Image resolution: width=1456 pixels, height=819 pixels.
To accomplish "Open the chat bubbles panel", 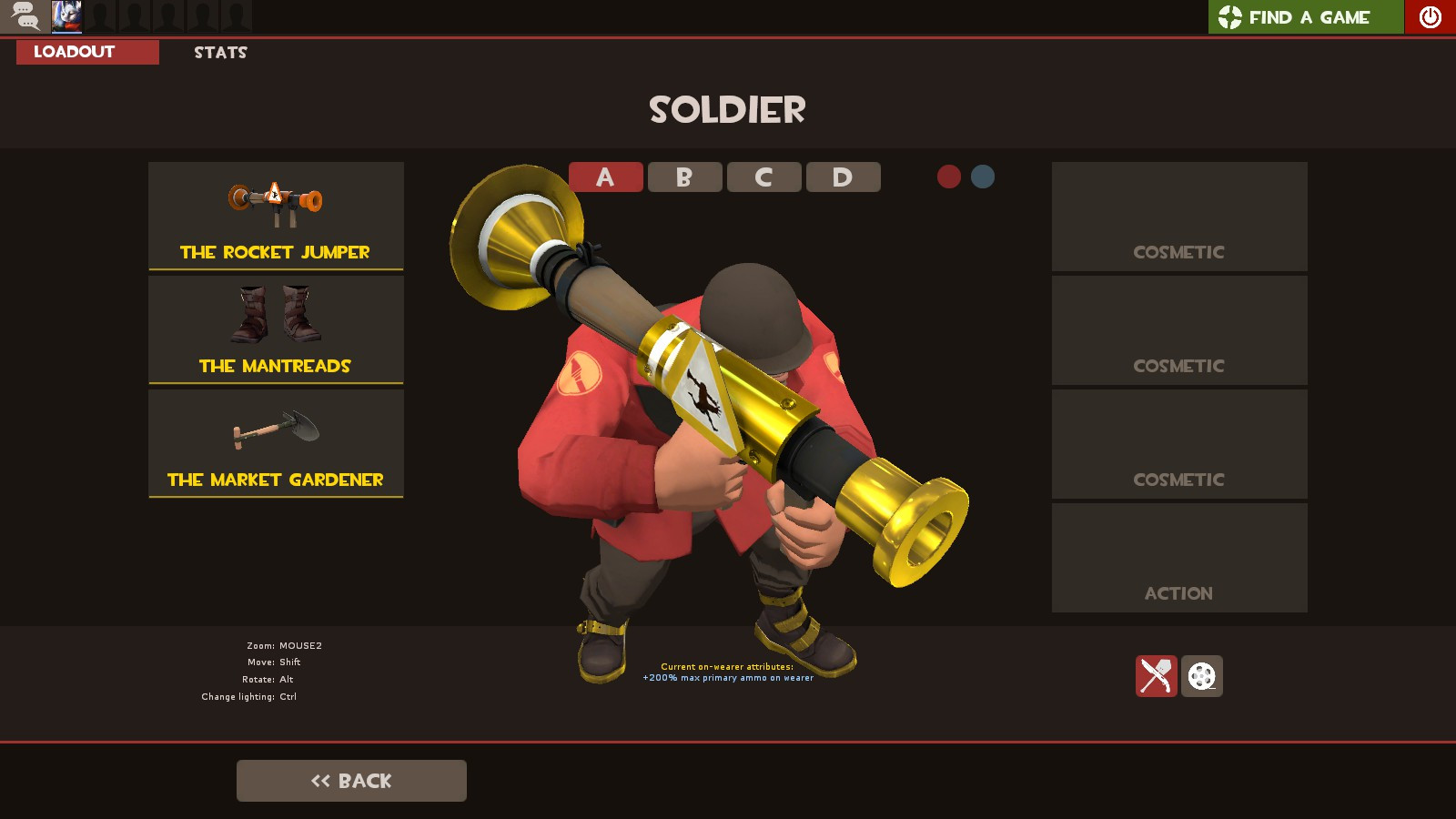I will click(25, 15).
